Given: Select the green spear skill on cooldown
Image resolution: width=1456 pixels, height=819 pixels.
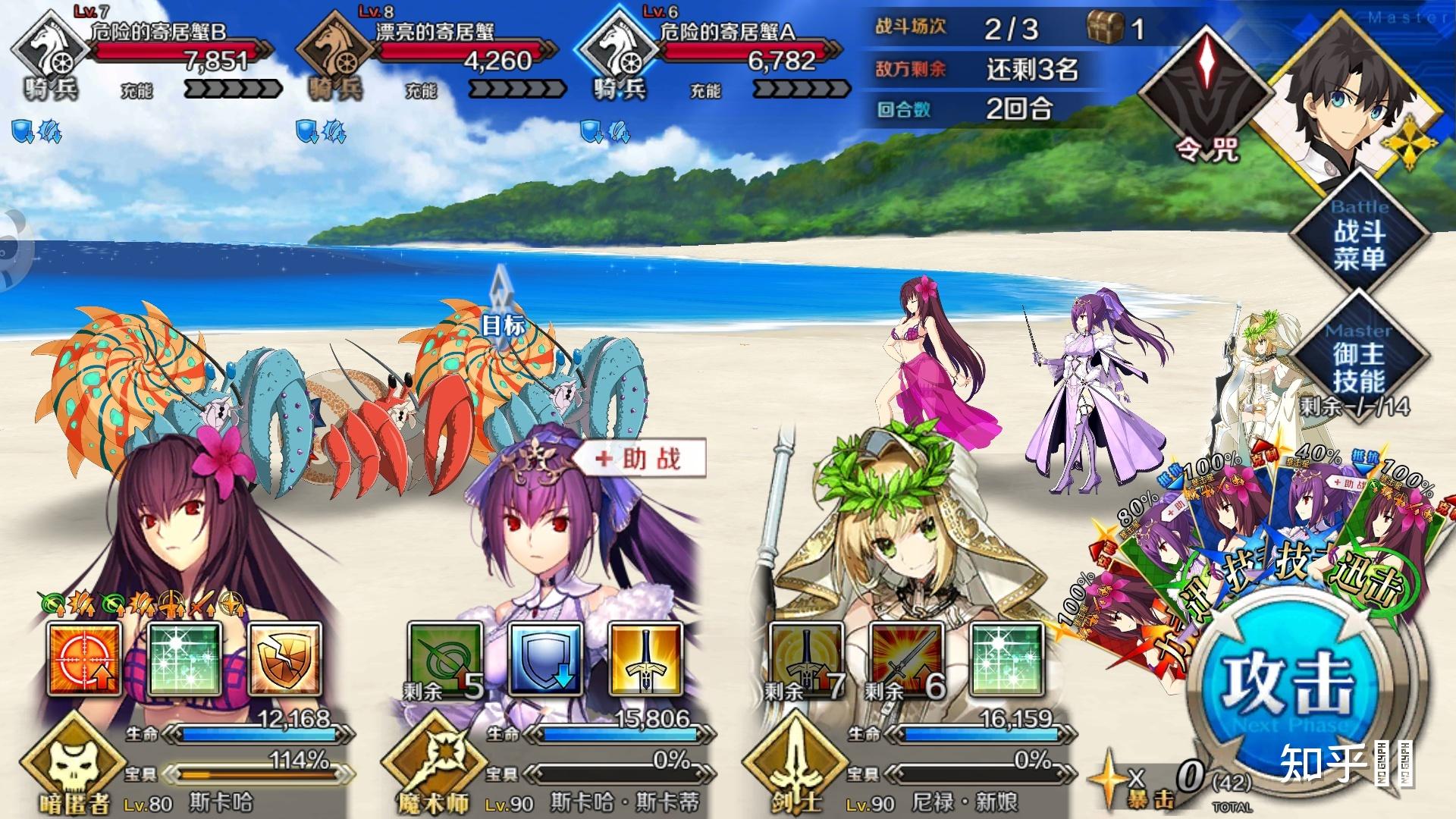Looking at the screenshot, I should 444,659.
